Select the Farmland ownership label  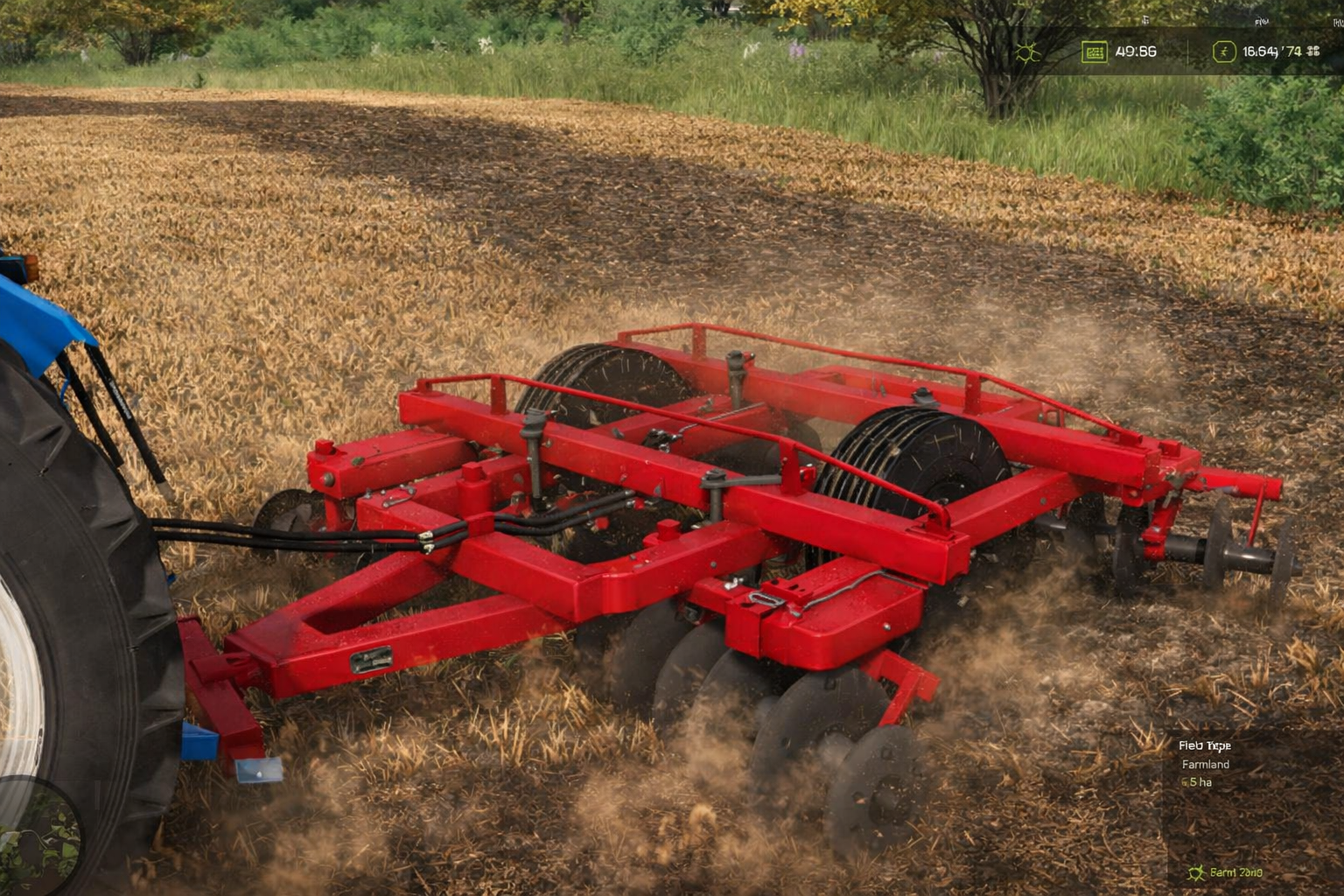1204,764
